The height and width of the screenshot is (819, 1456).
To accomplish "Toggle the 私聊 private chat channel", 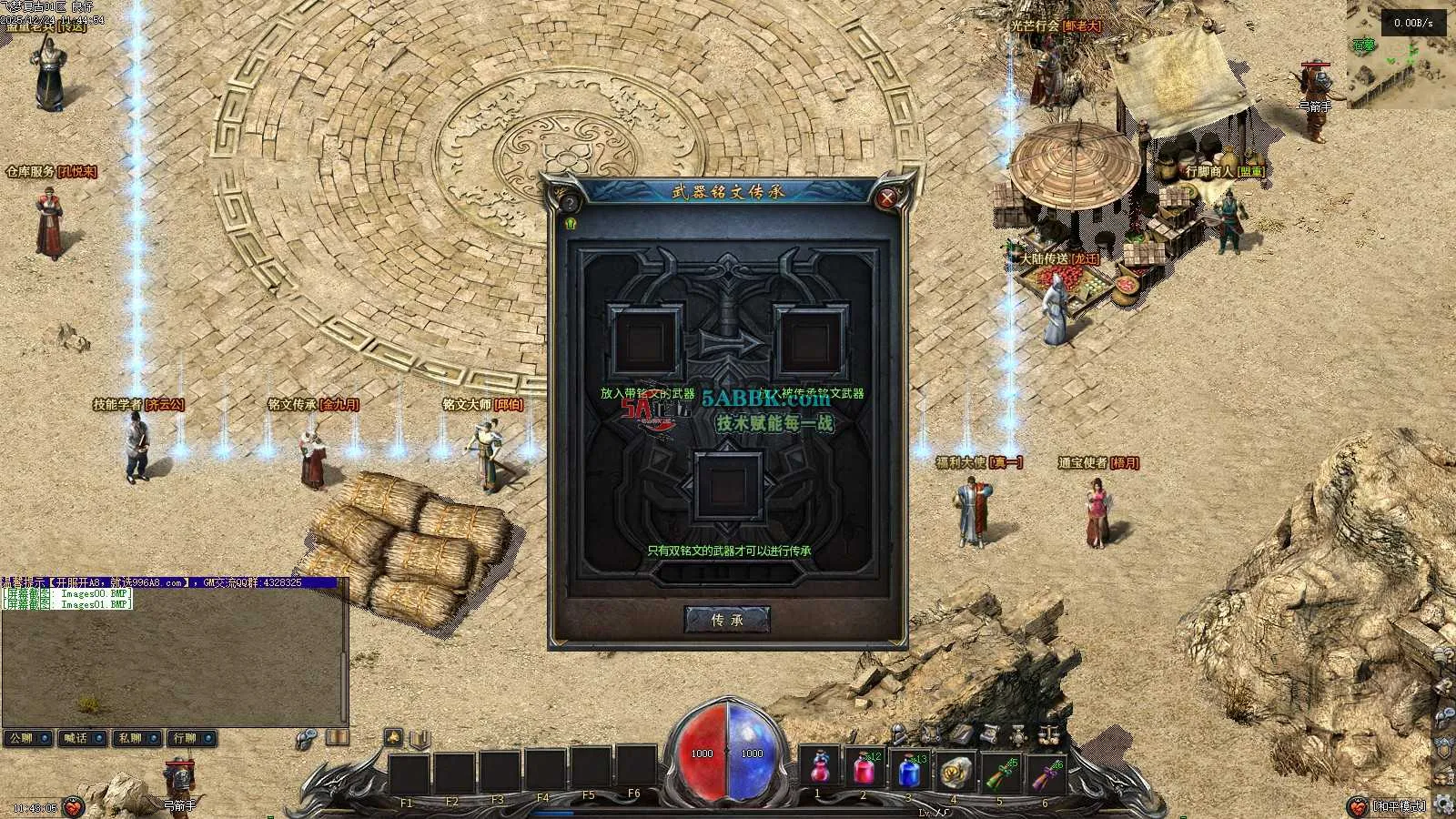I will coord(136,738).
